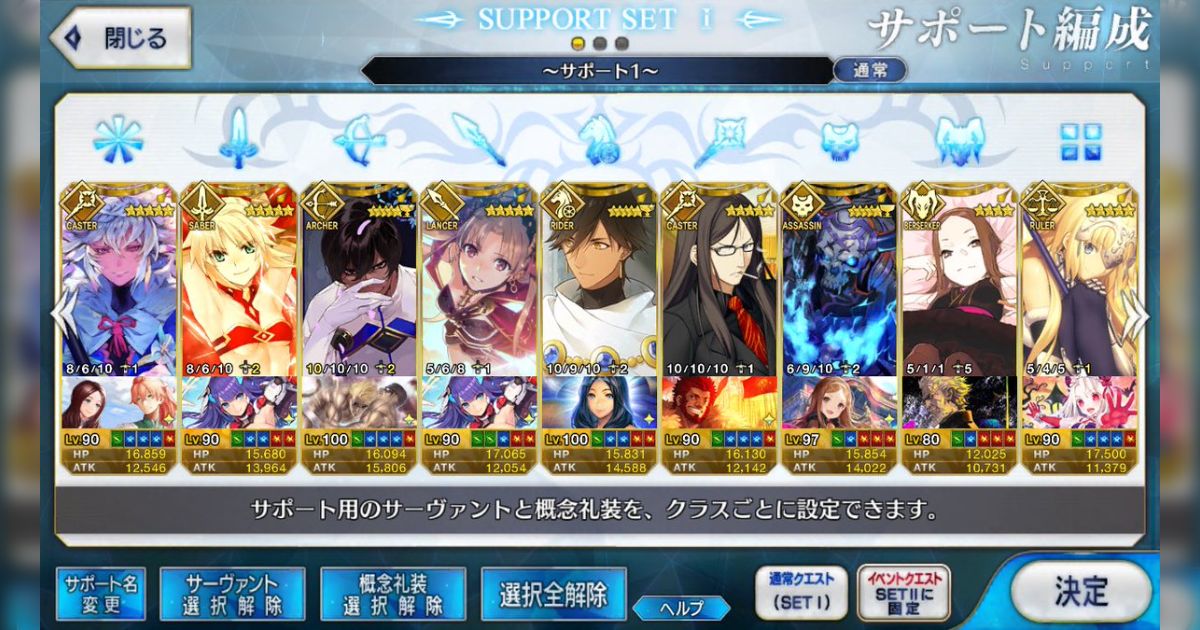Open the ヘルプ help panel
This screenshot has width=1200, height=630.
tap(681, 607)
